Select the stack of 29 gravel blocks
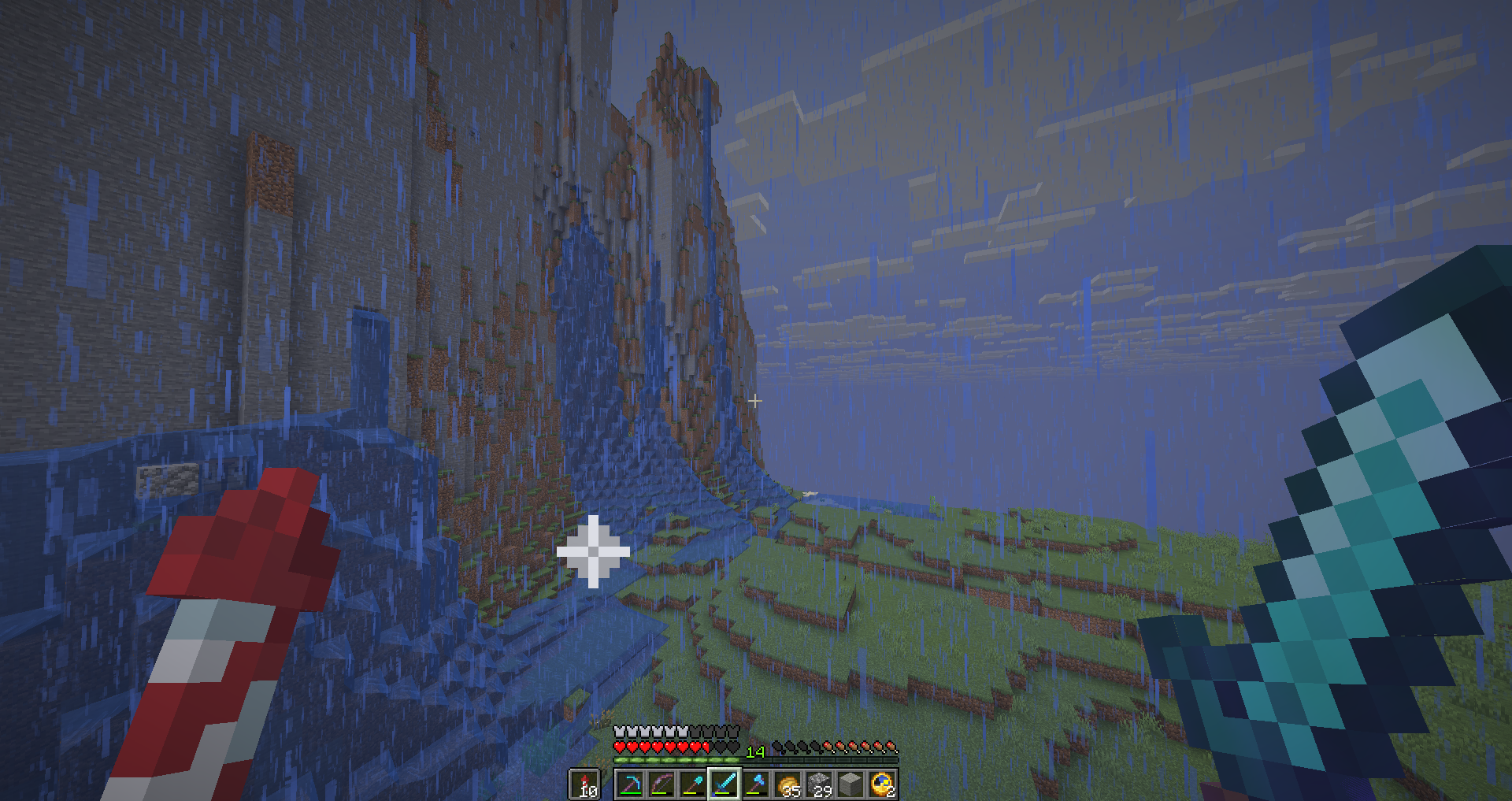Screen dimensions: 1512x801 [x=819, y=784]
